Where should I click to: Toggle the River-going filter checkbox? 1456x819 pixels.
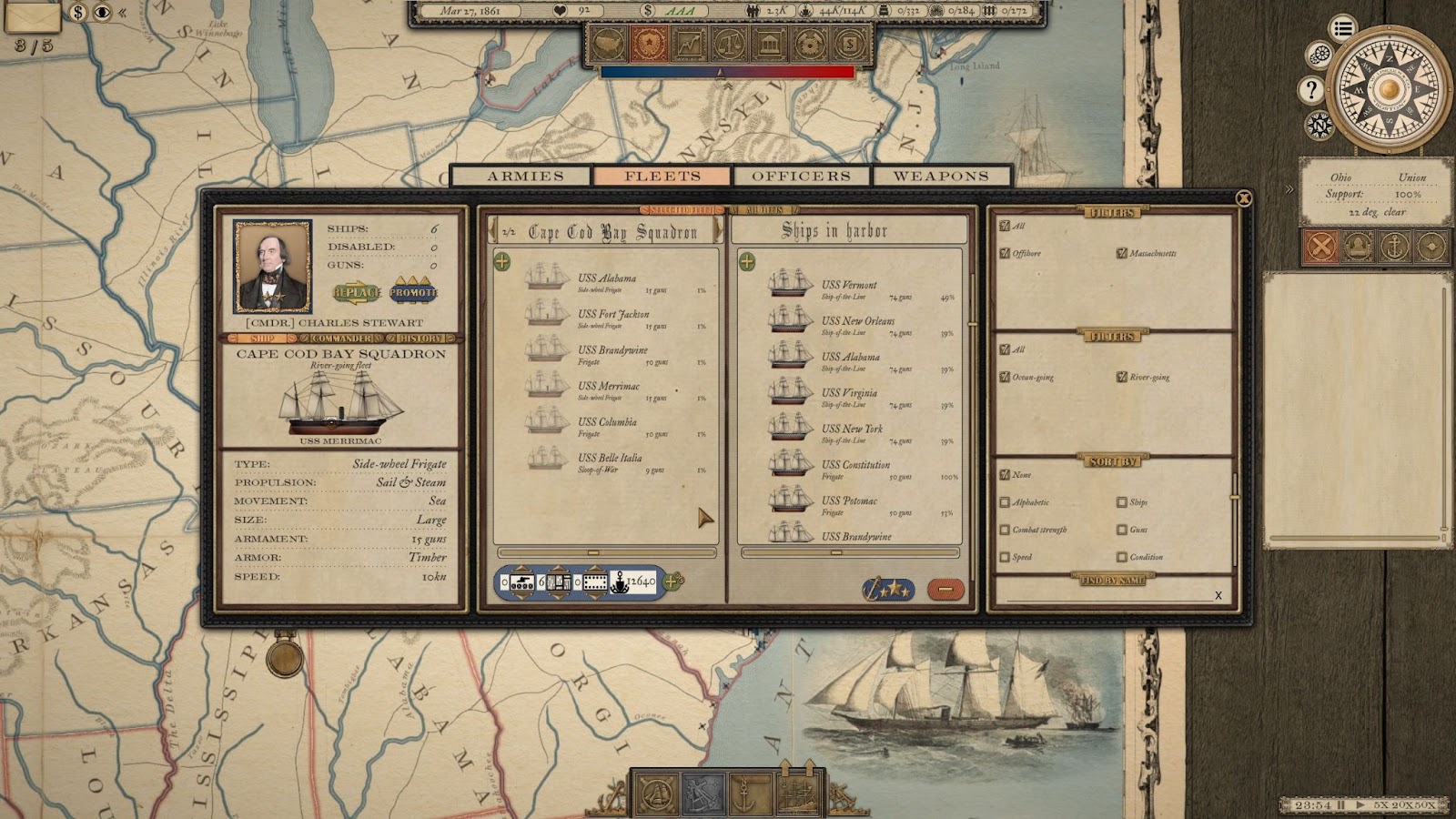(x=1122, y=377)
